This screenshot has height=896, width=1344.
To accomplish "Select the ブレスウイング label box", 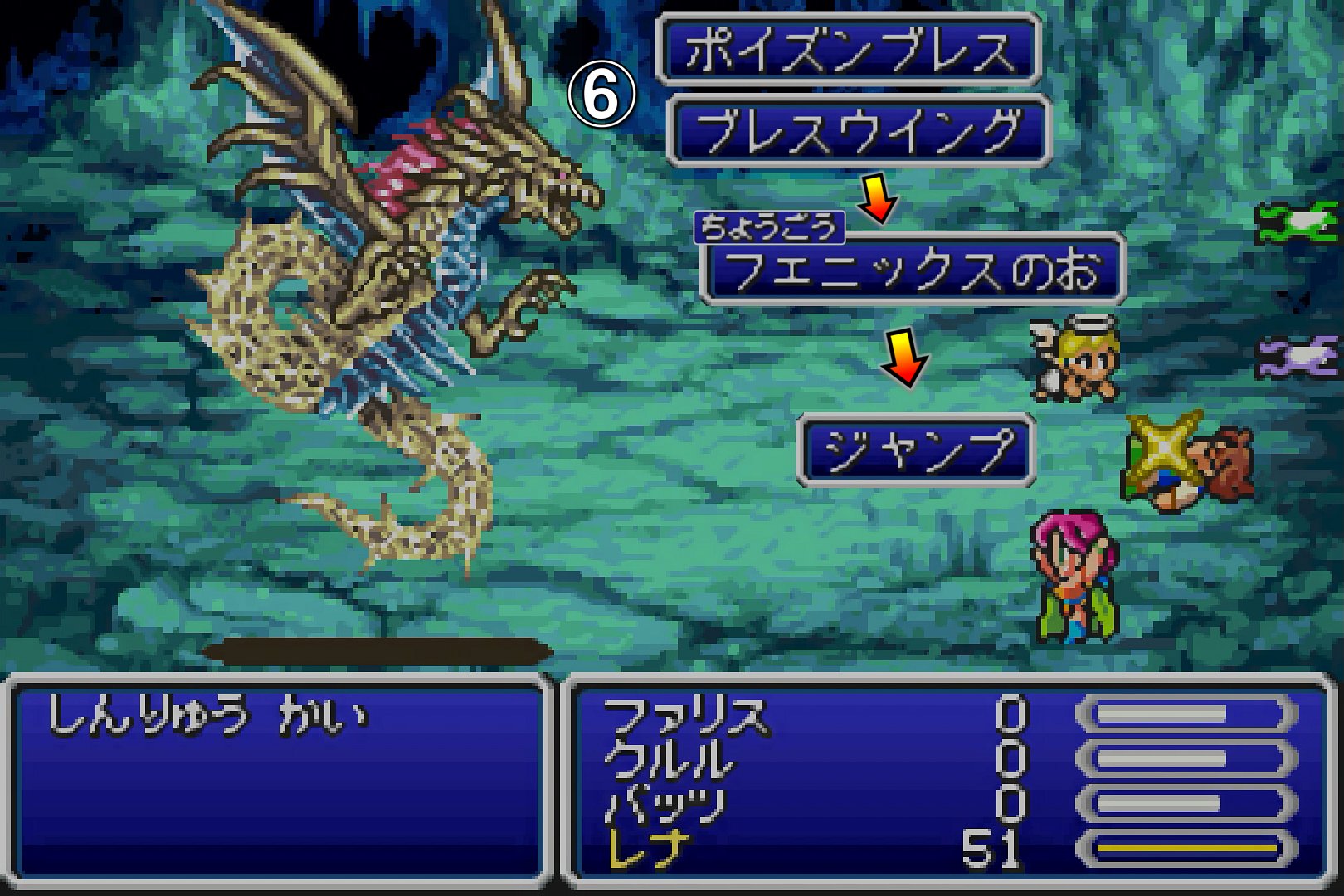I will click(x=859, y=131).
